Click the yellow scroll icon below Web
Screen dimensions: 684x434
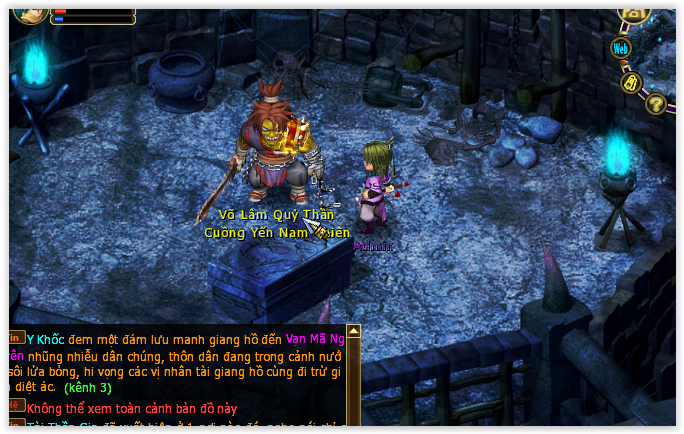[x=631, y=82]
